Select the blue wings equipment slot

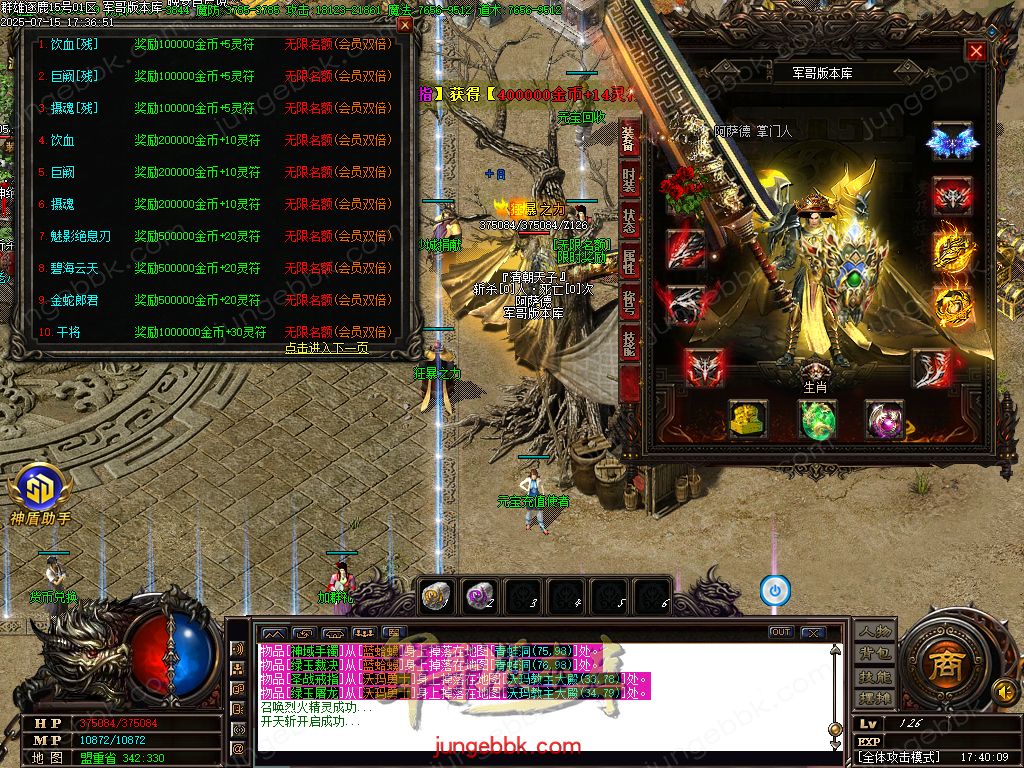951,142
